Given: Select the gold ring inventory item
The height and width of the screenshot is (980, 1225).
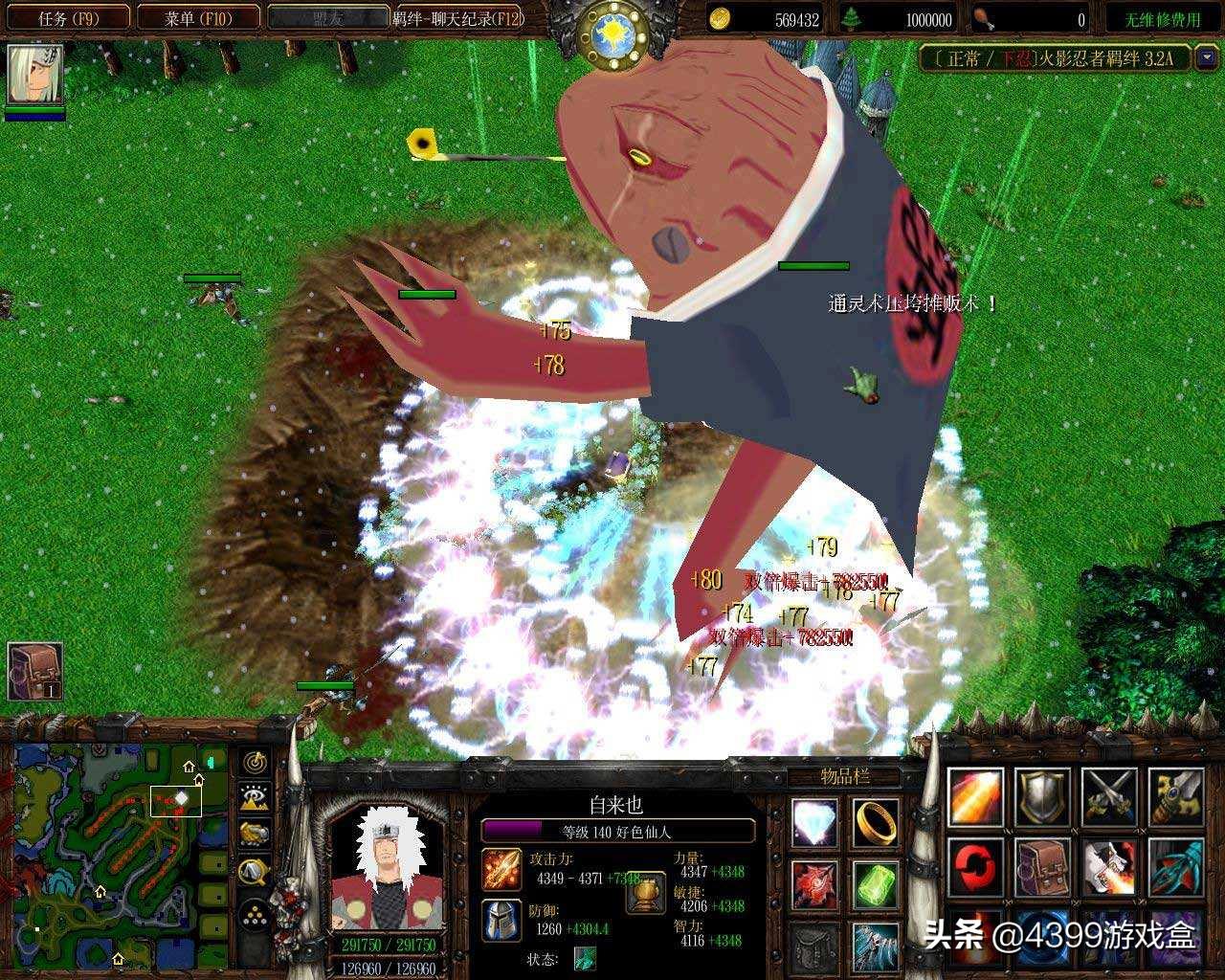Looking at the screenshot, I should 876,822.
